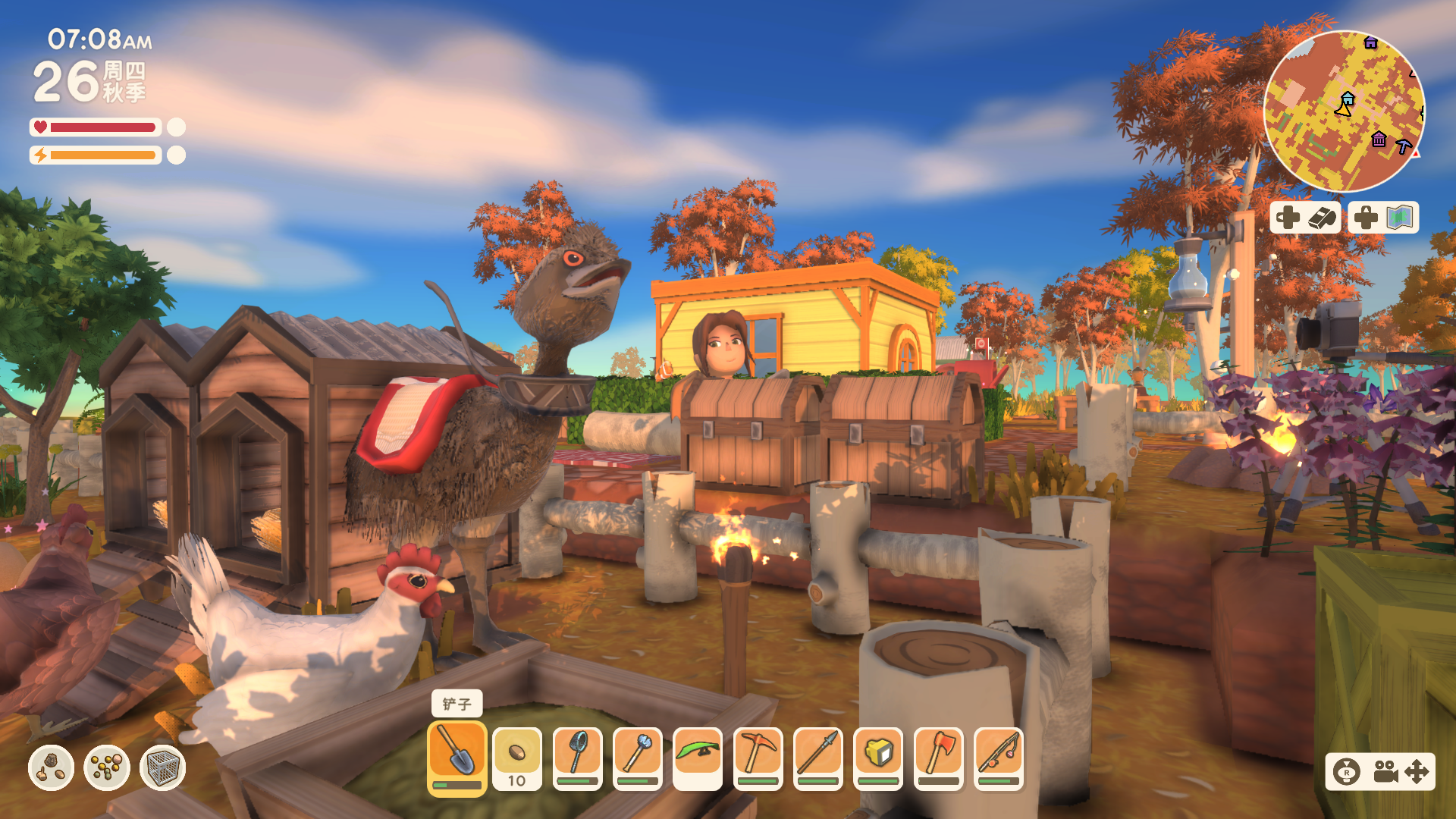The width and height of the screenshot is (1456, 819).
Task: Click the whistle icon below the minimap
Action: tap(1321, 218)
